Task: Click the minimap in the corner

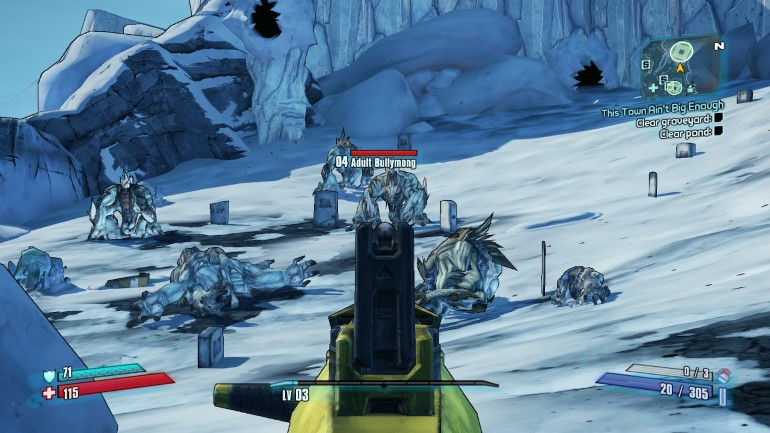Action: click(681, 68)
